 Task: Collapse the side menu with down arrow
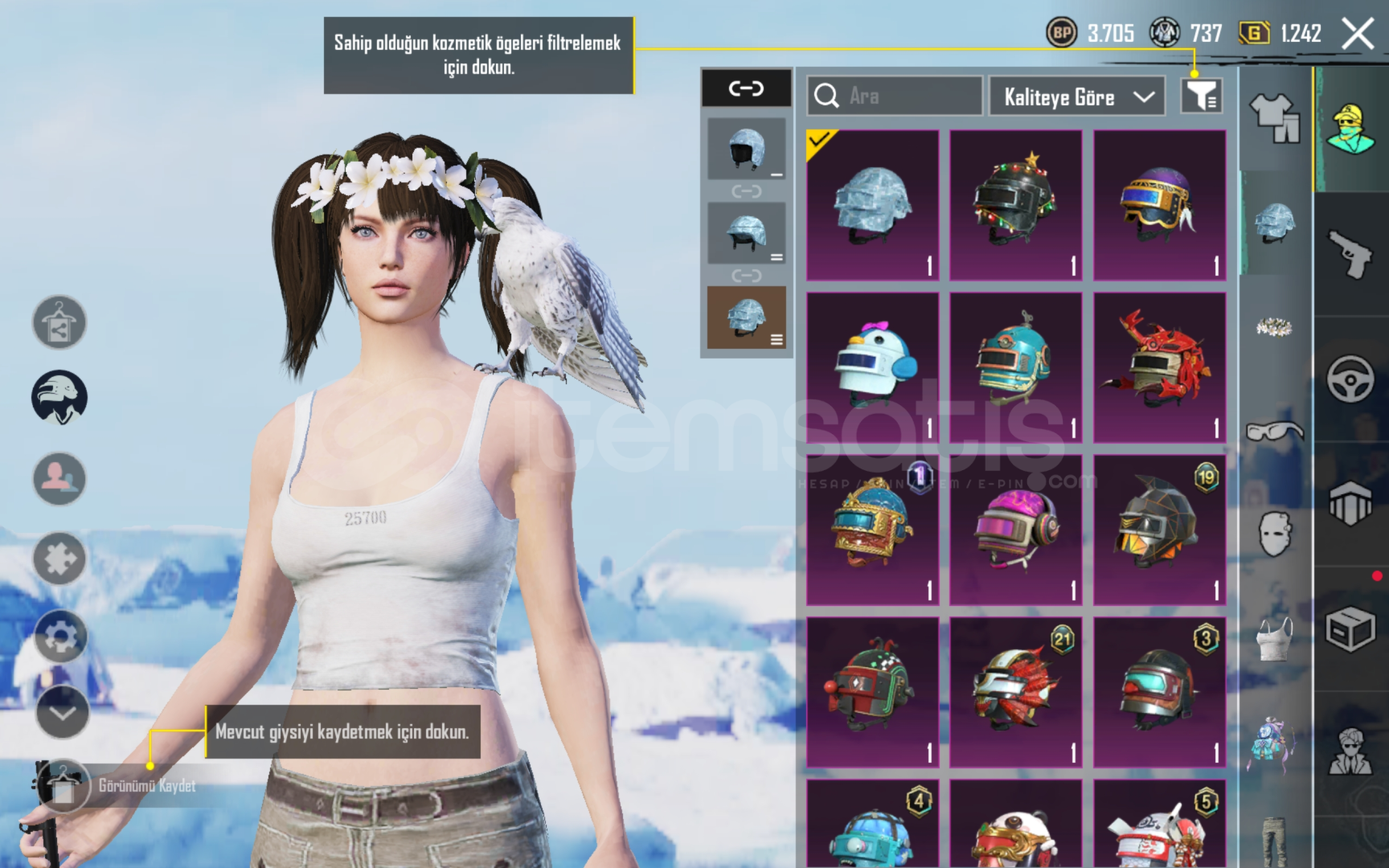tap(62, 712)
